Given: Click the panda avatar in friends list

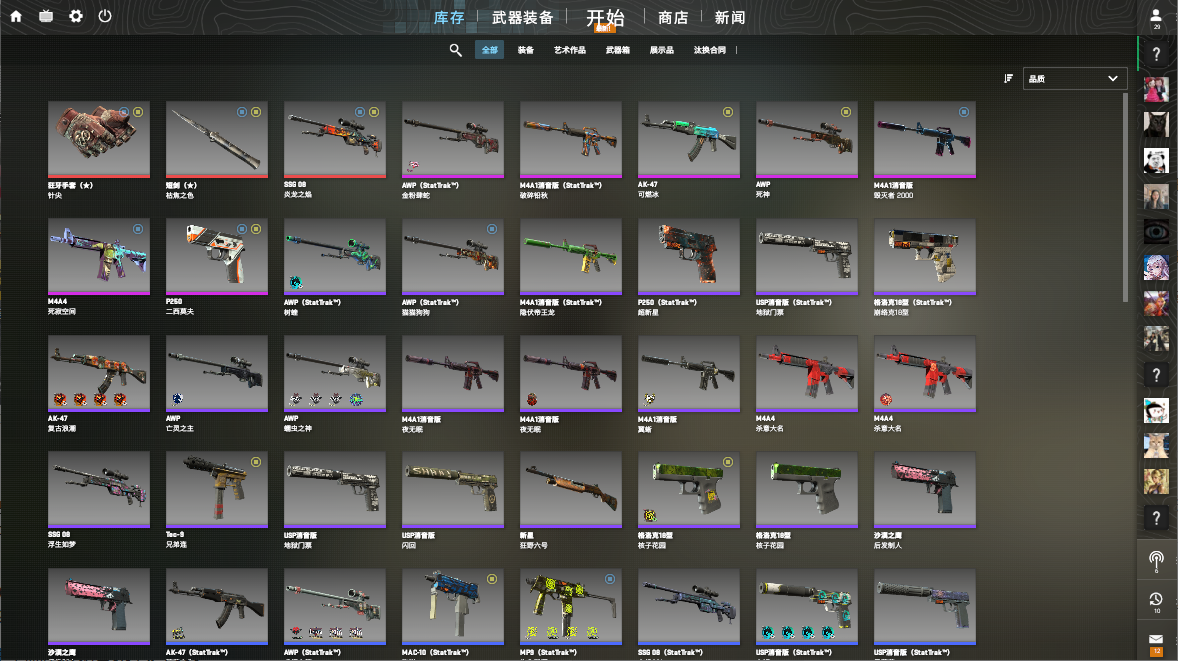Looking at the screenshot, I should coord(1156,160).
